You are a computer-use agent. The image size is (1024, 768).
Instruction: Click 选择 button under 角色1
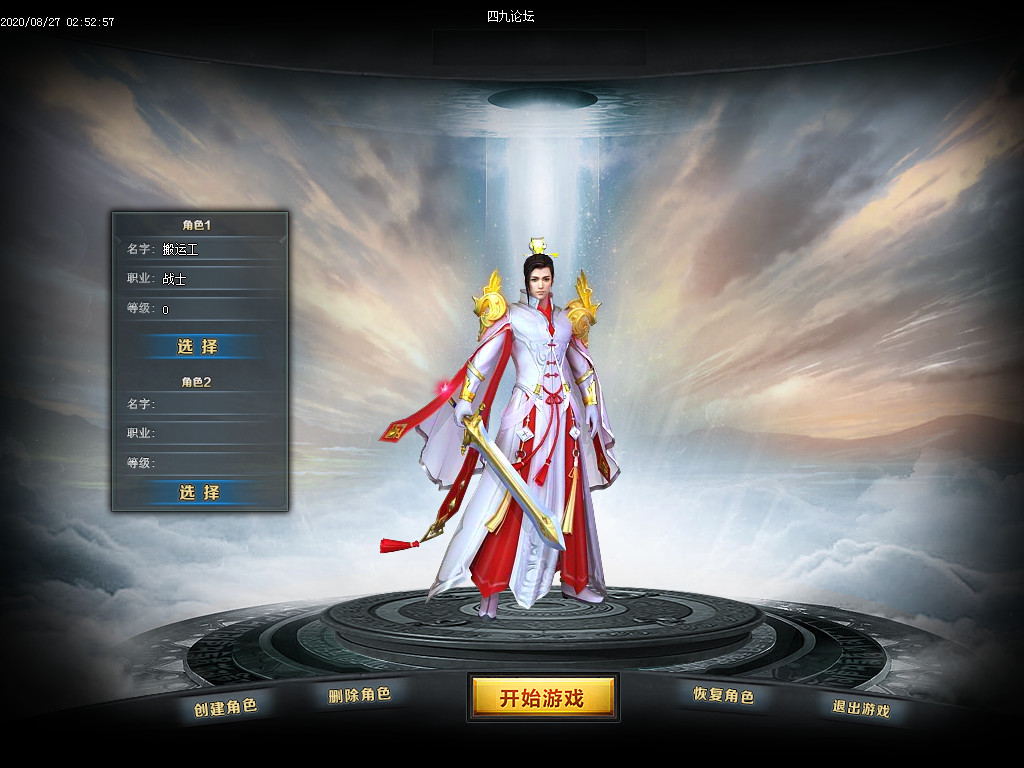pyautogui.click(x=198, y=346)
